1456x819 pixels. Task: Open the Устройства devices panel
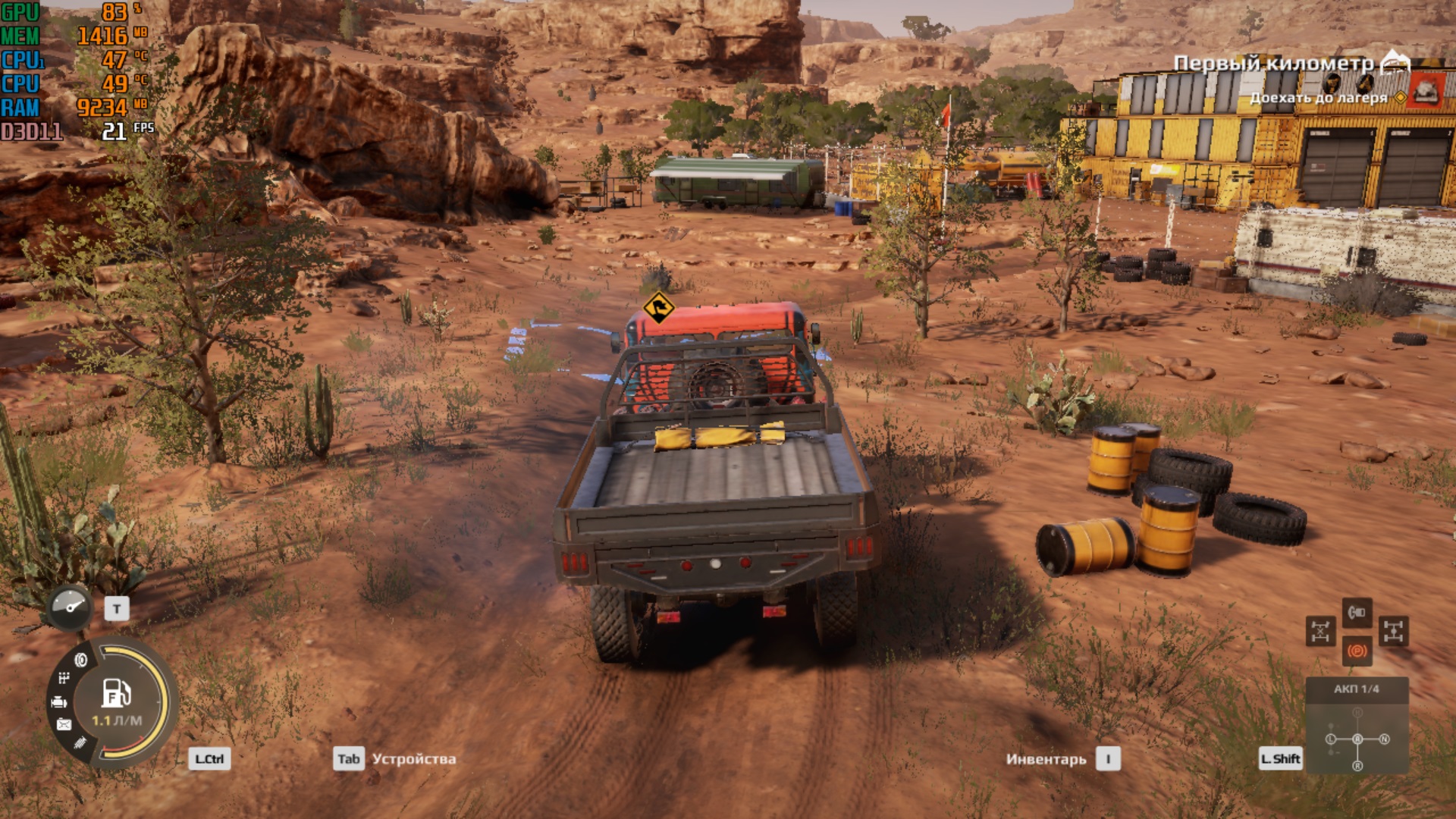click(x=414, y=759)
